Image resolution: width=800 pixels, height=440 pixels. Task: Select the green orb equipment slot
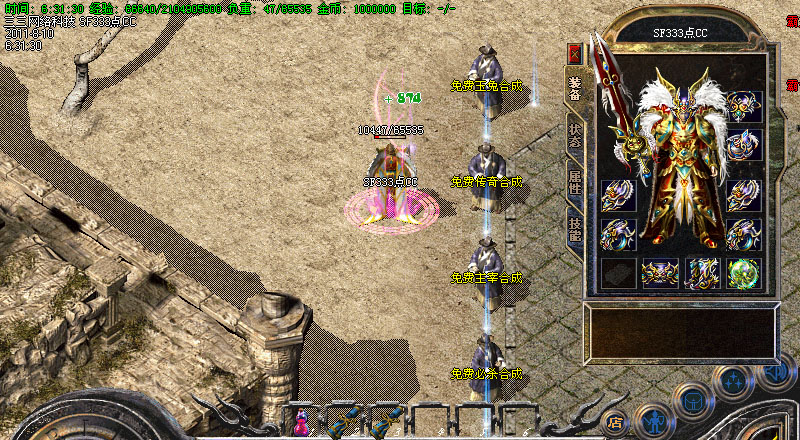coord(743,273)
